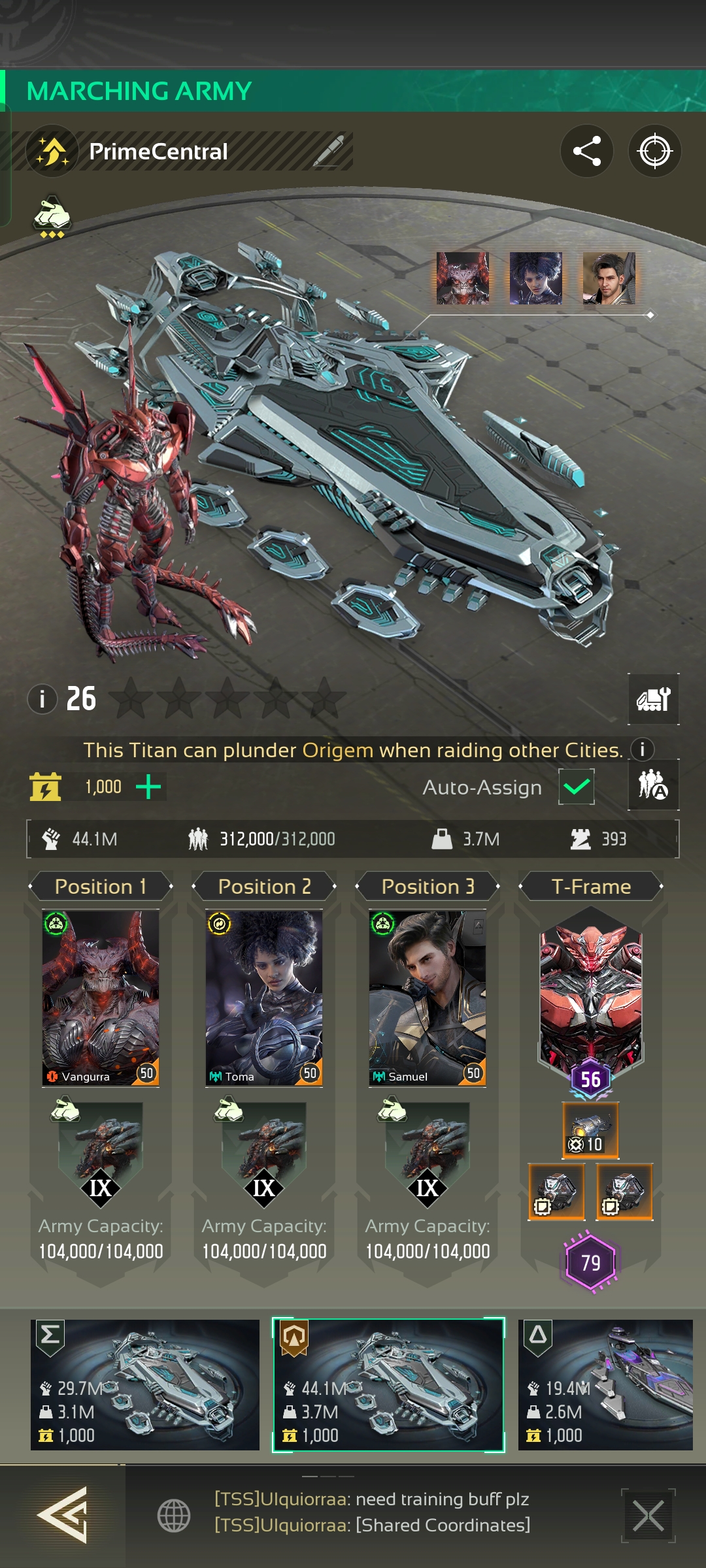706x1568 pixels.
Task: Share the marching army formation
Action: point(586,152)
